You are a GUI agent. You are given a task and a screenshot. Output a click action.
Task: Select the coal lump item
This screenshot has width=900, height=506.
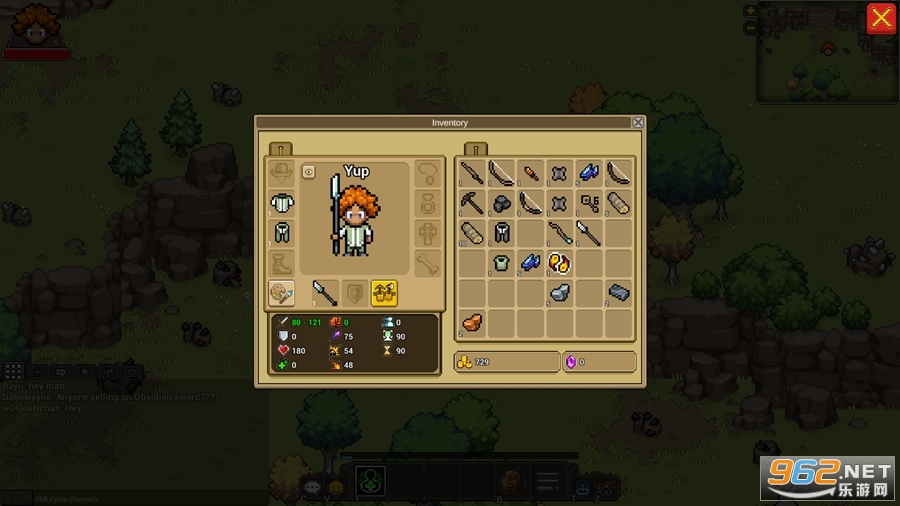(x=501, y=204)
